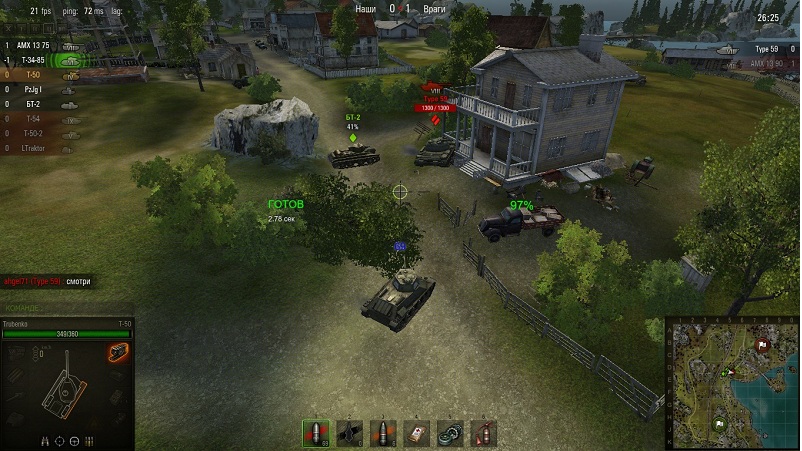802x451 pixels.
Task: Select T-54 in the team list
Action: coord(32,118)
